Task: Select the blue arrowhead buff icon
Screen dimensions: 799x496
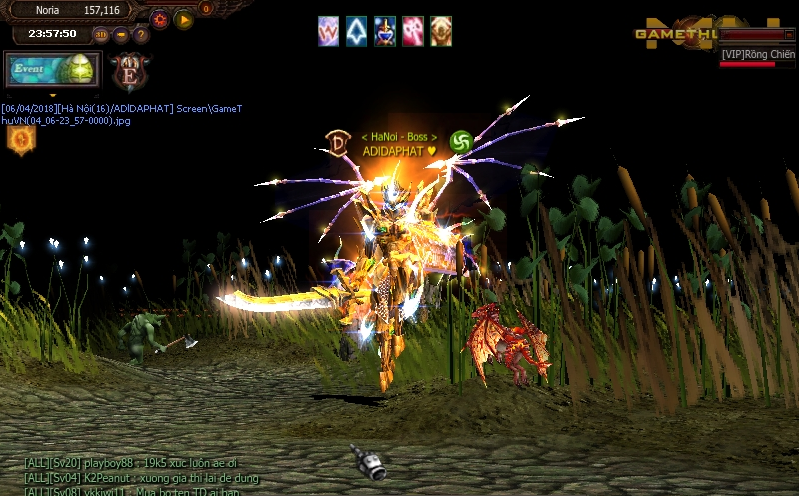Action: [x=357, y=31]
